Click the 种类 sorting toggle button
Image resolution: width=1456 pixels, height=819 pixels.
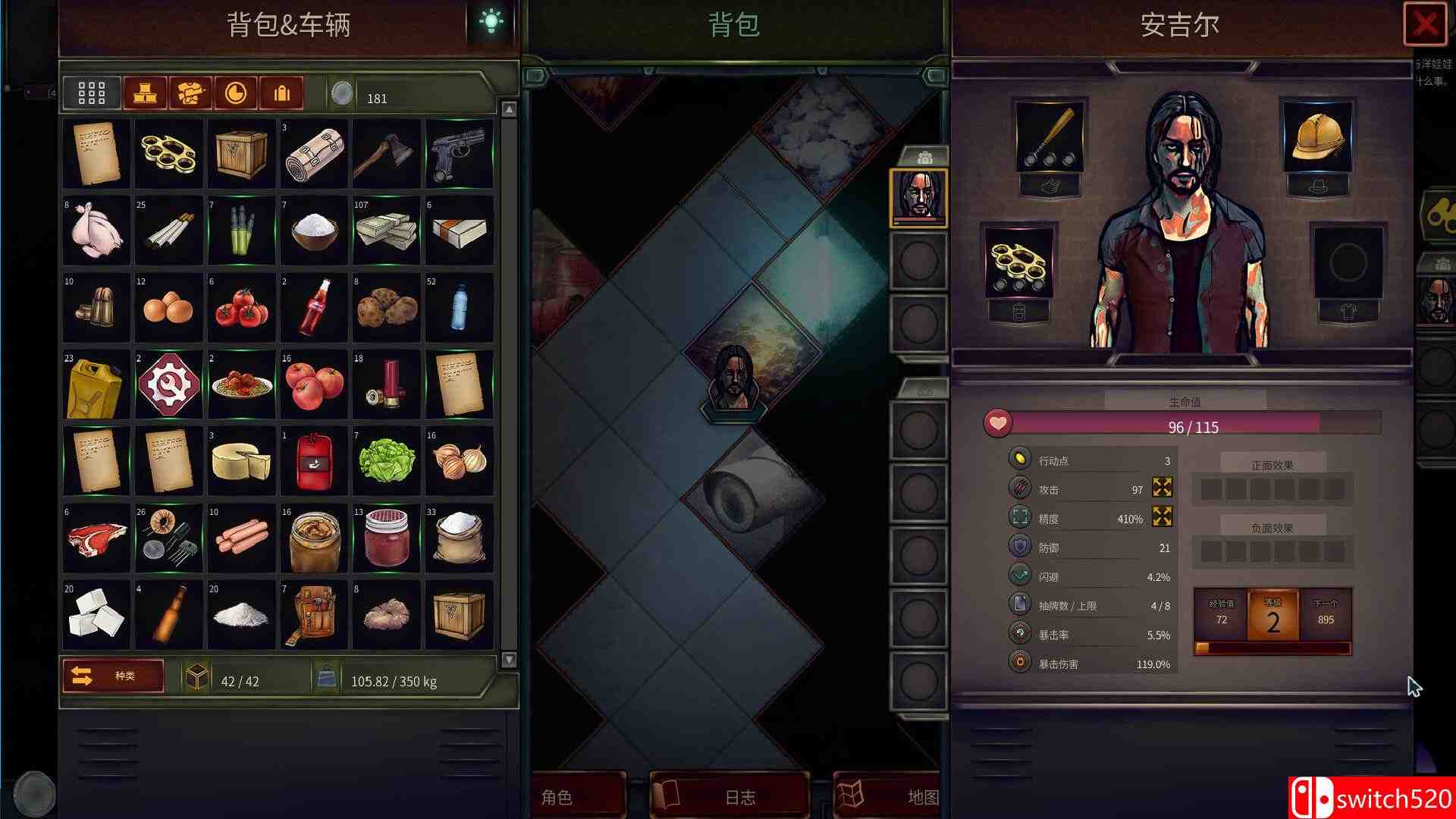[x=112, y=676]
